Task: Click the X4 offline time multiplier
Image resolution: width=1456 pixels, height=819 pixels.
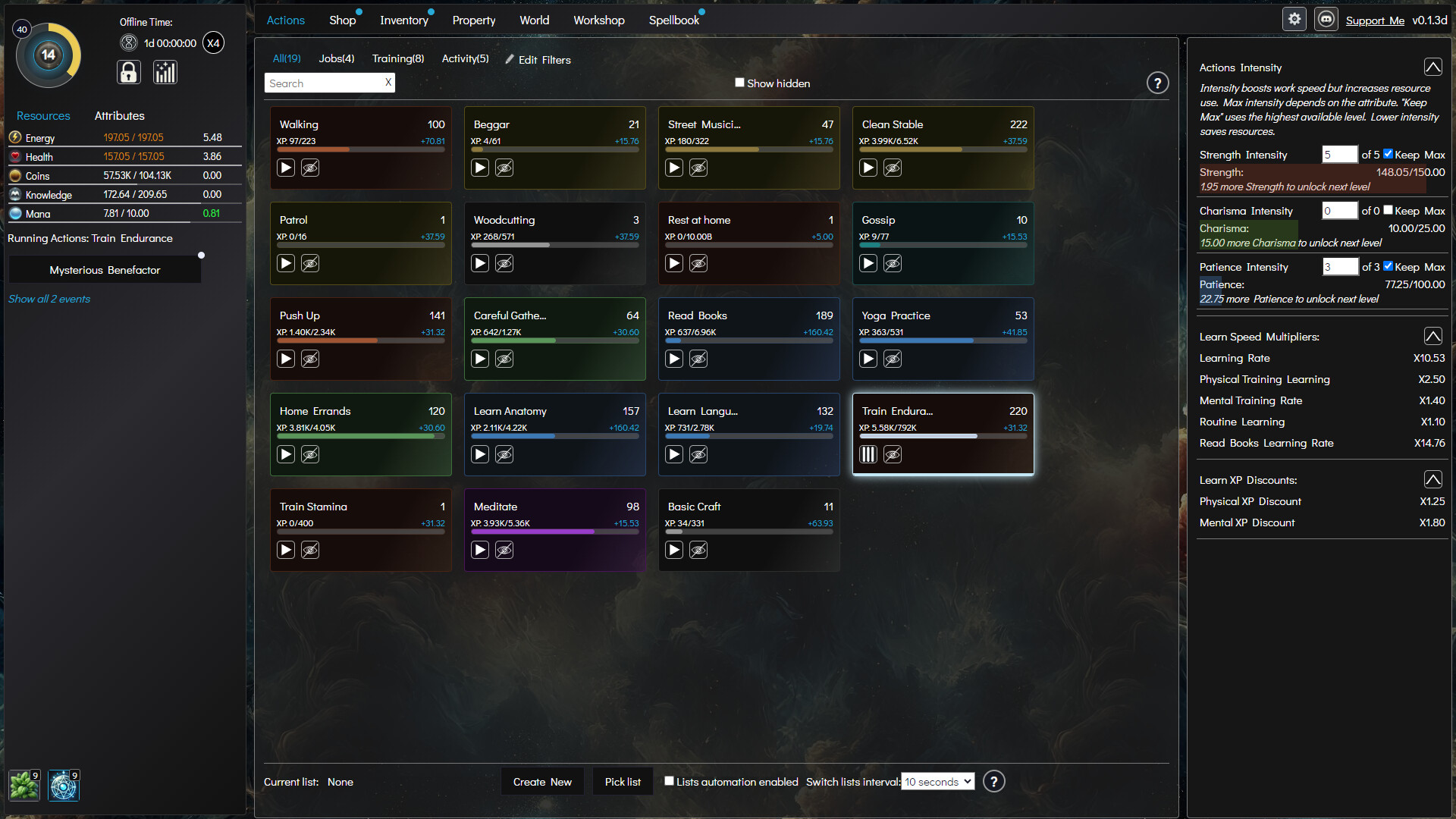Action: click(213, 42)
